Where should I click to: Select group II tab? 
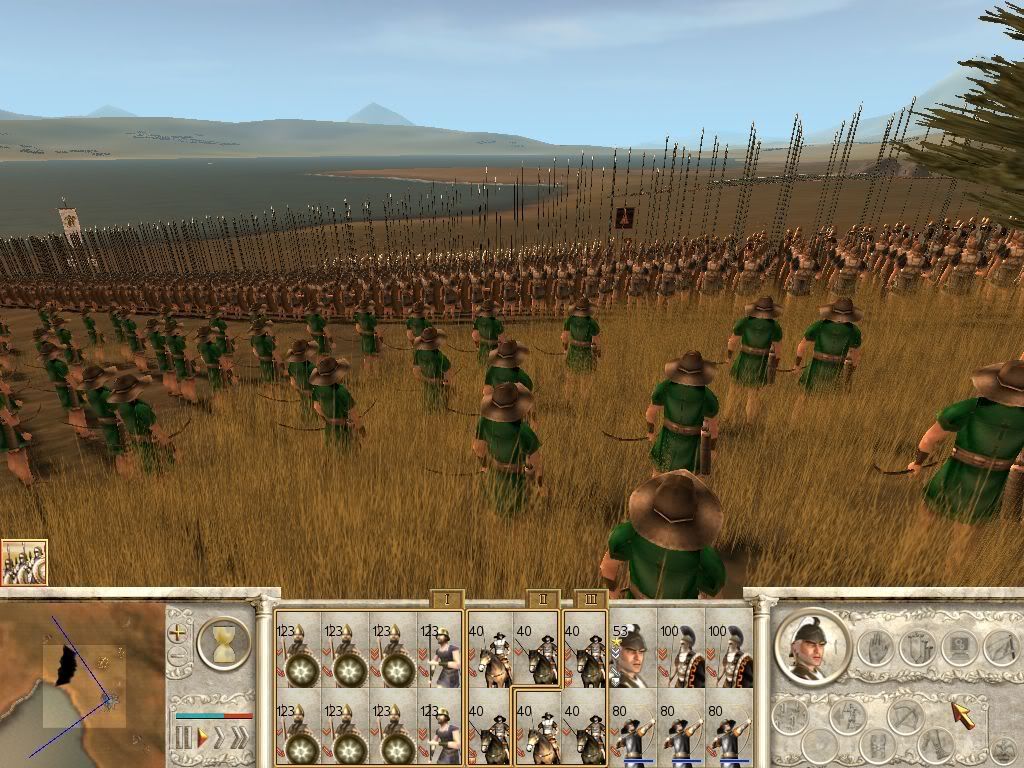[x=541, y=599]
